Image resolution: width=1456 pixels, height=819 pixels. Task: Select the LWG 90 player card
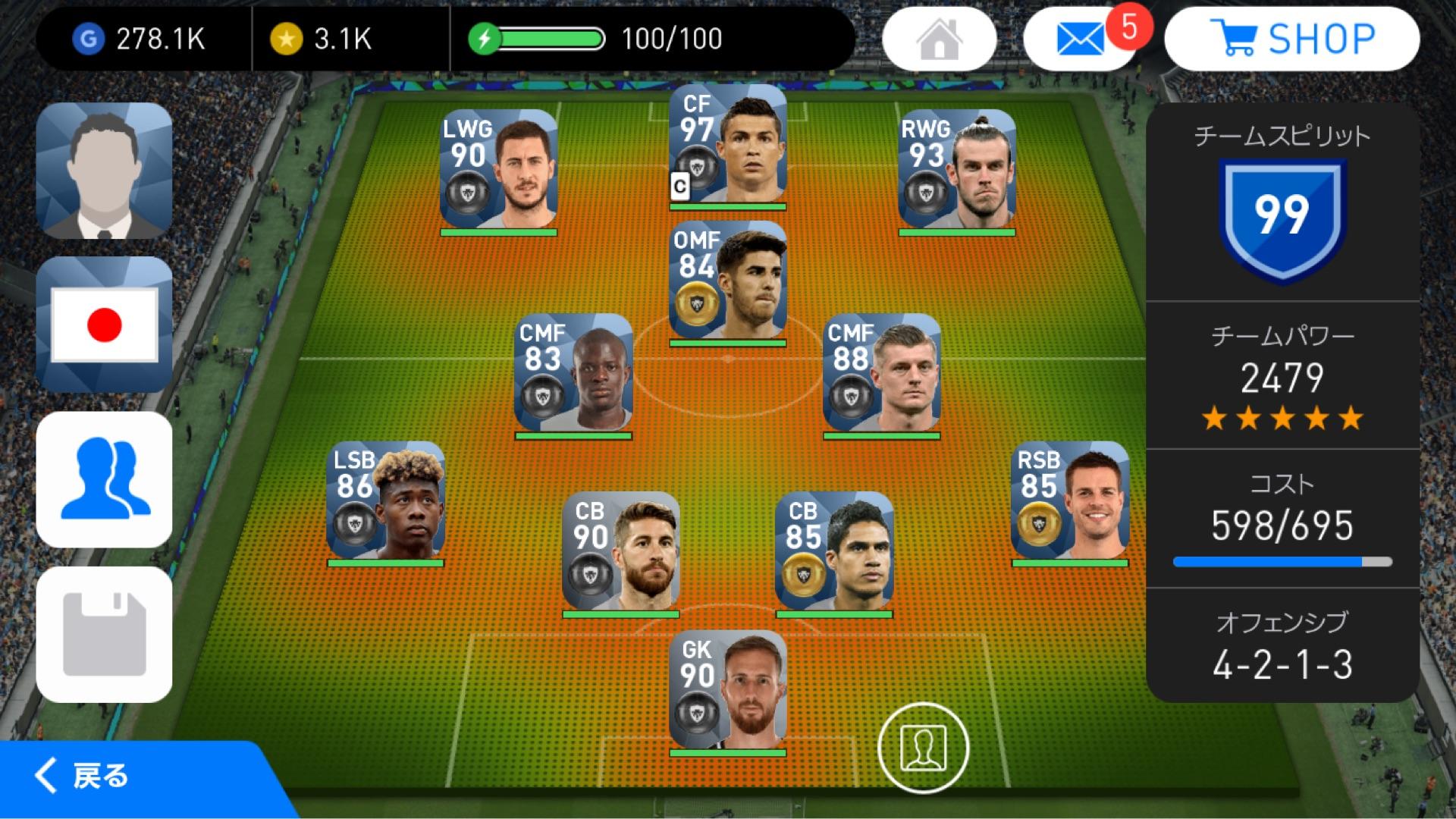pyautogui.click(x=499, y=170)
